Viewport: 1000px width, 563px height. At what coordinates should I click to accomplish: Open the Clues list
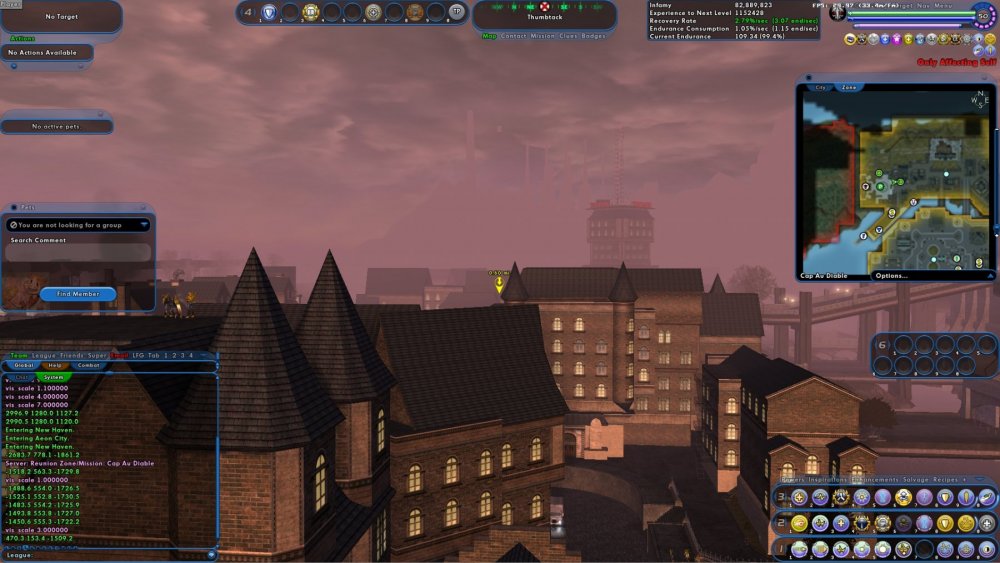click(568, 36)
